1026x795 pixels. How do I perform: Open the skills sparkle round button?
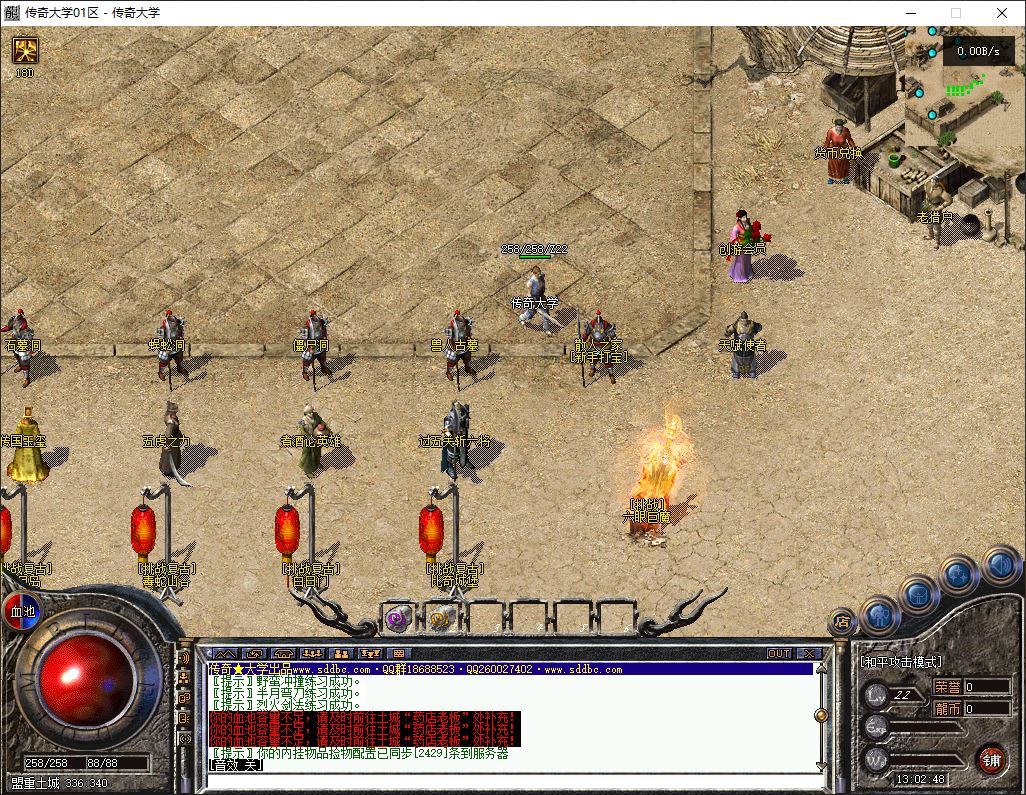(x=959, y=575)
